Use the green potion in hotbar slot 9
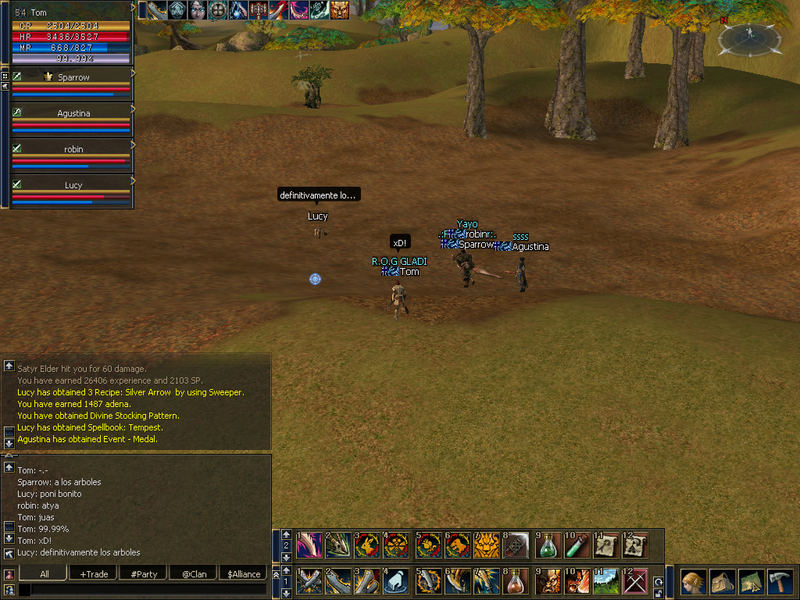800x600 pixels. [x=546, y=545]
